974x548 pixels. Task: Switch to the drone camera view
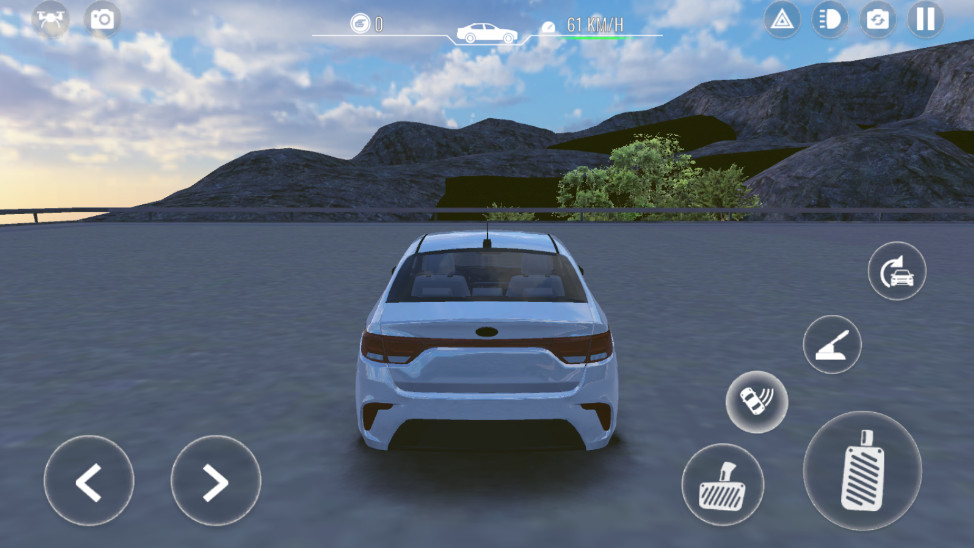pos(51,18)
